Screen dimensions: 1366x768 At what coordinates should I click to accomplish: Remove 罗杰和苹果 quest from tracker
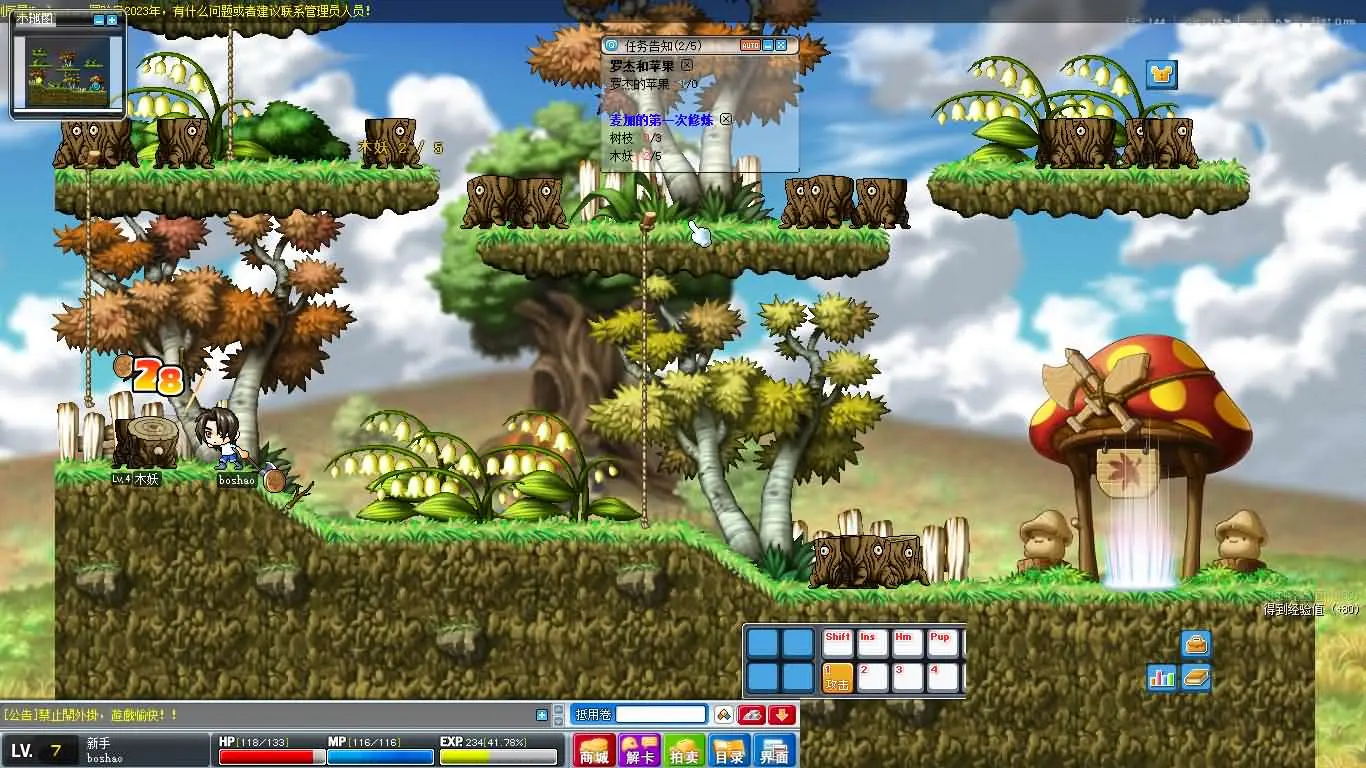(x=686, y=65)
